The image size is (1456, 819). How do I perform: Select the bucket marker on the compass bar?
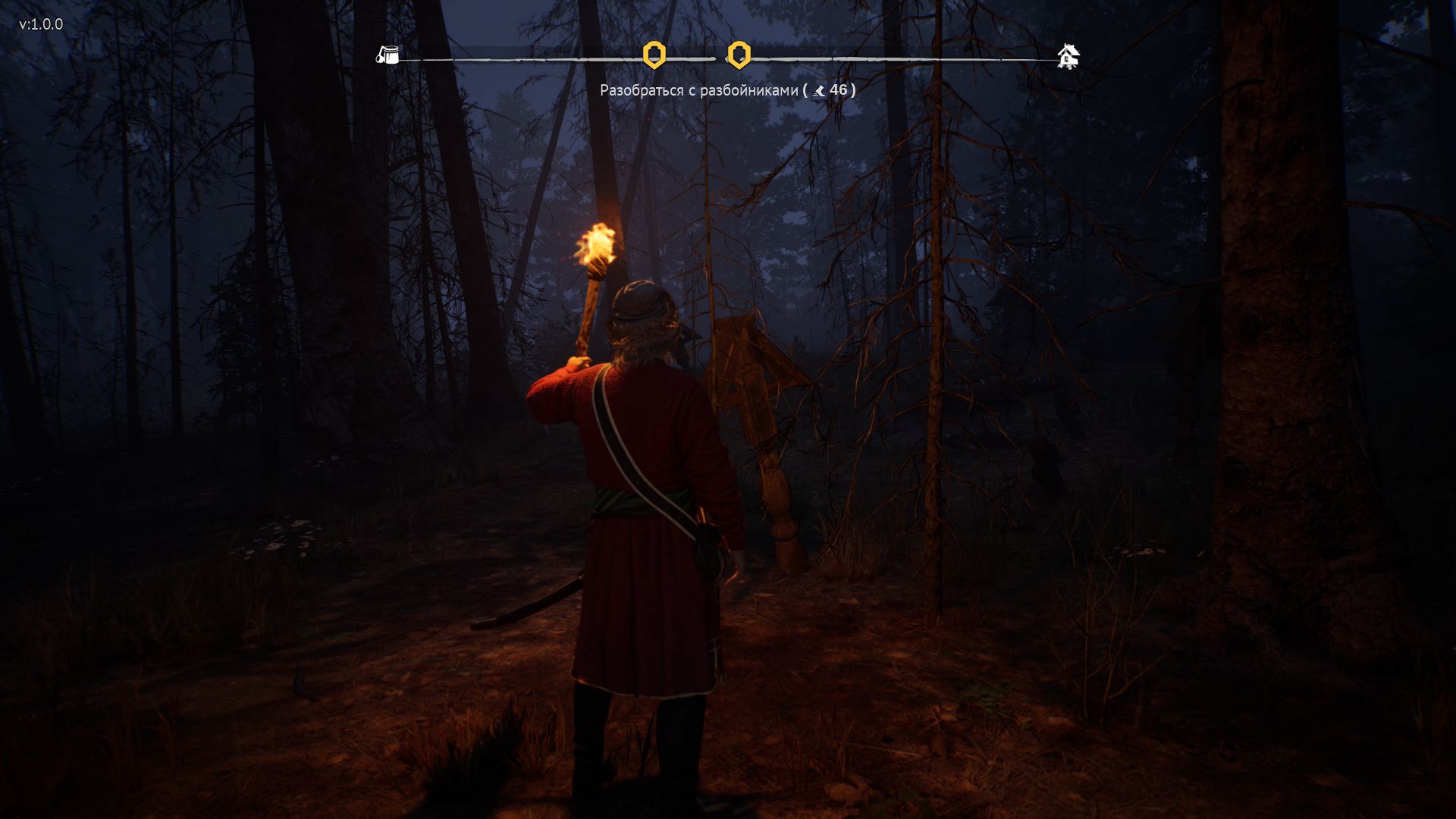click(388, 55)
